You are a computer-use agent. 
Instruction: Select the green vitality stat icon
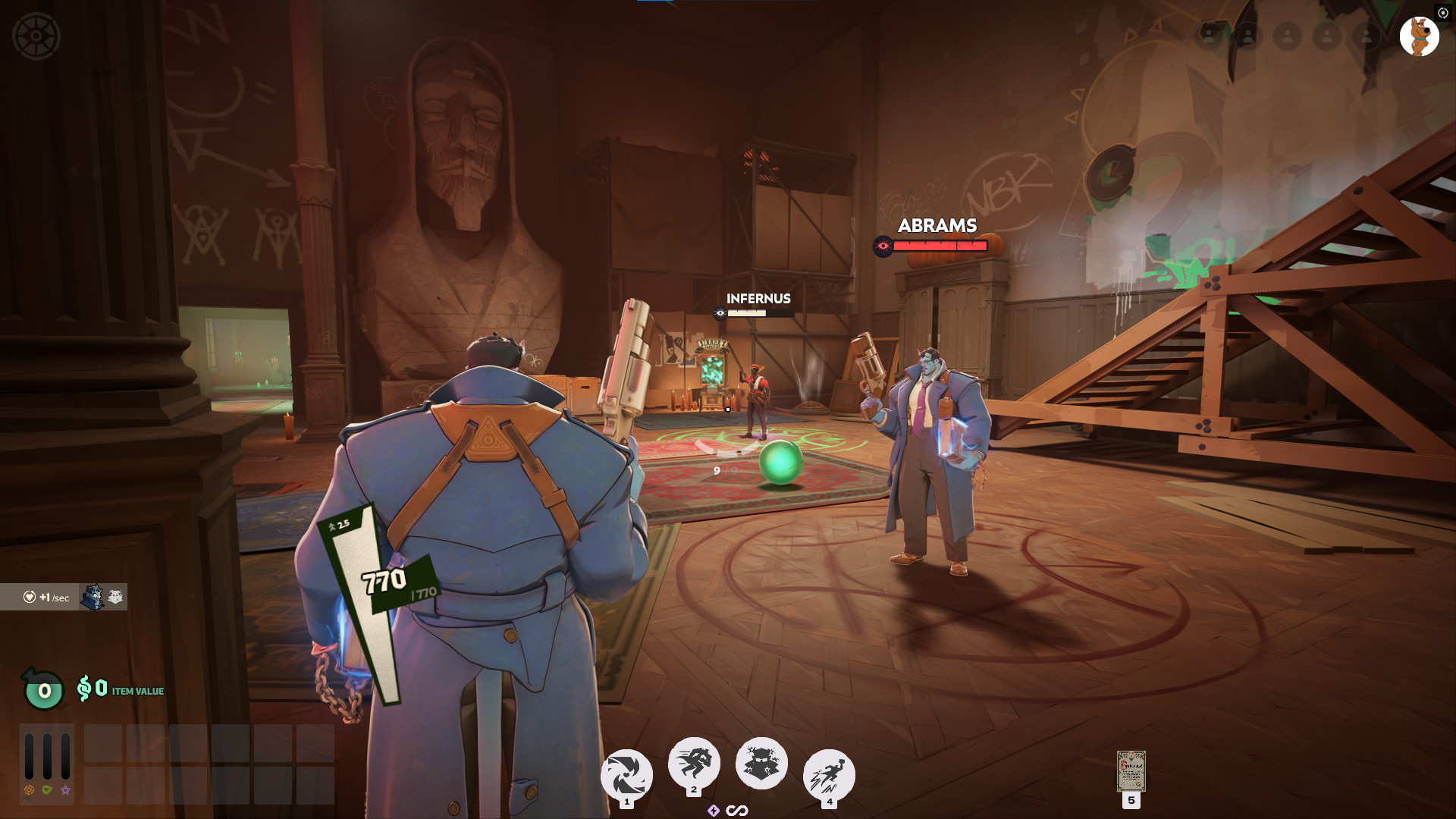coord(47,790)
